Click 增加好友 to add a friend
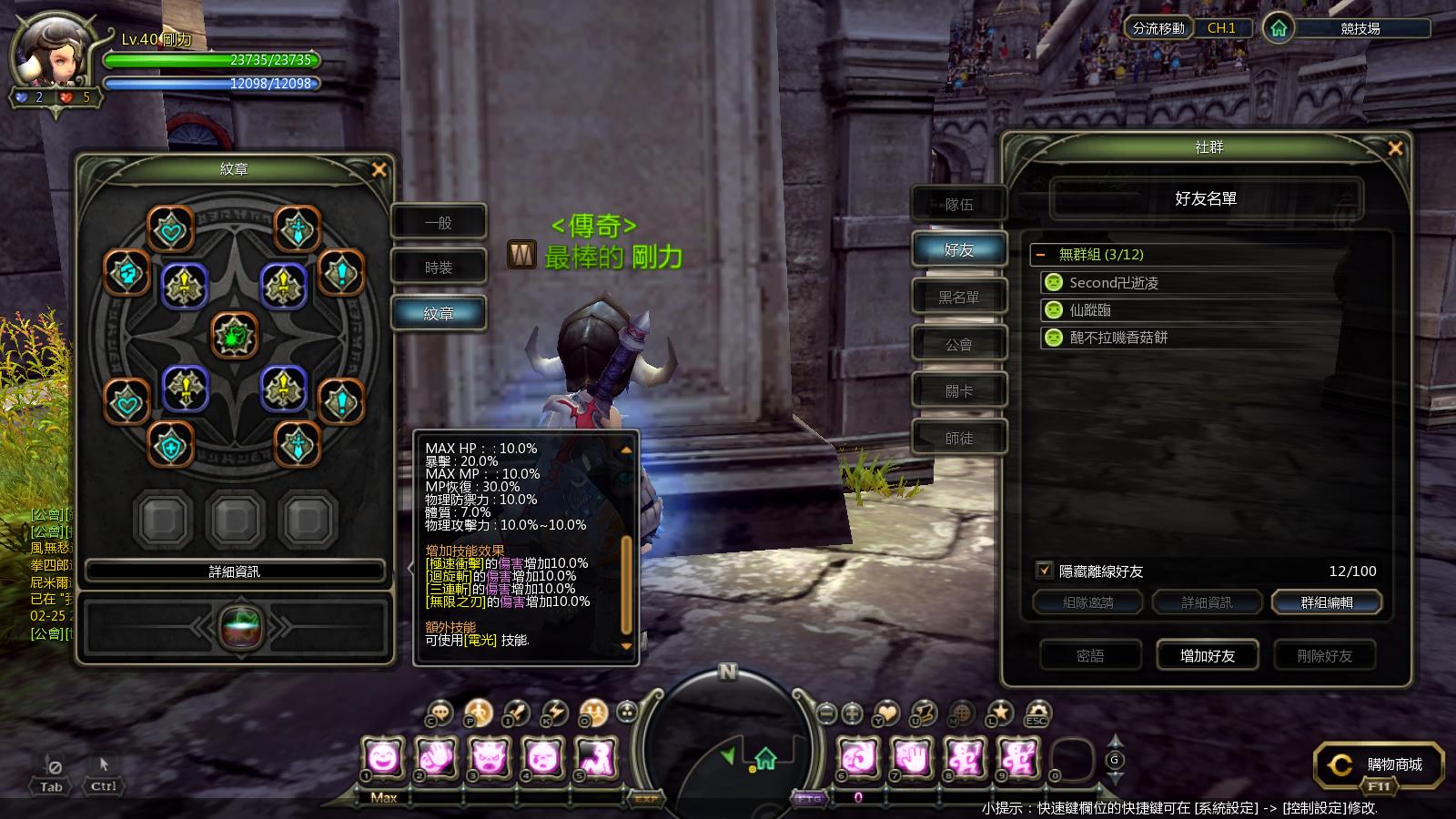This screenshot has height=819, width=1456. coord(1207,655)
